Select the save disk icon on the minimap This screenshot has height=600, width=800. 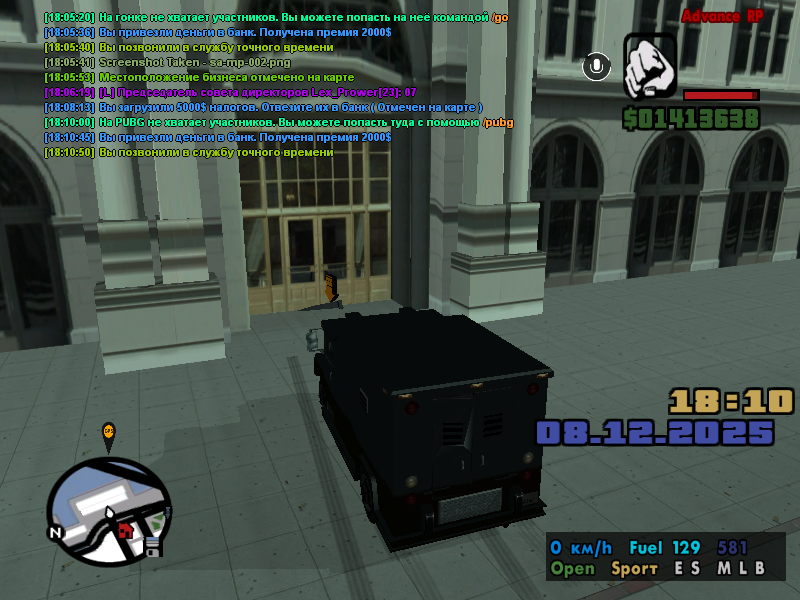[153, 546]
